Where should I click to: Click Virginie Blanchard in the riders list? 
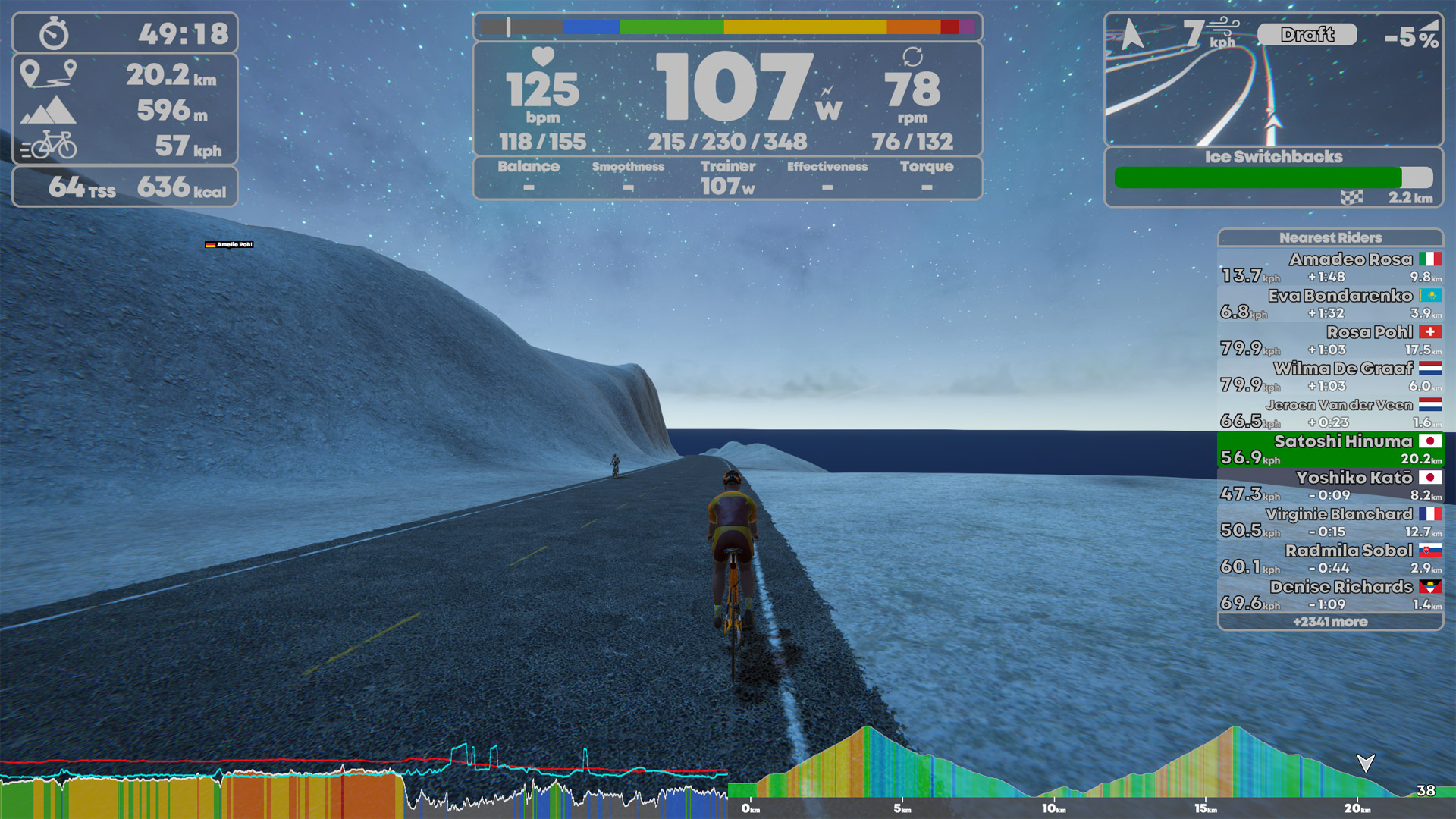(x=1330, y=522)
